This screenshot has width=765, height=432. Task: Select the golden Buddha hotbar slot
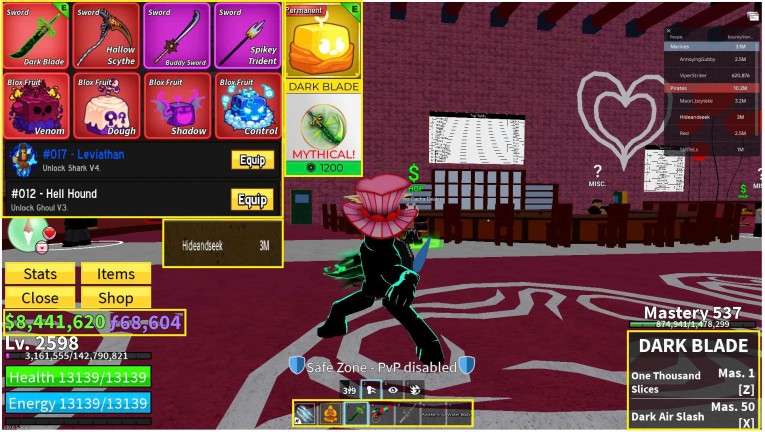click(329, 413)
